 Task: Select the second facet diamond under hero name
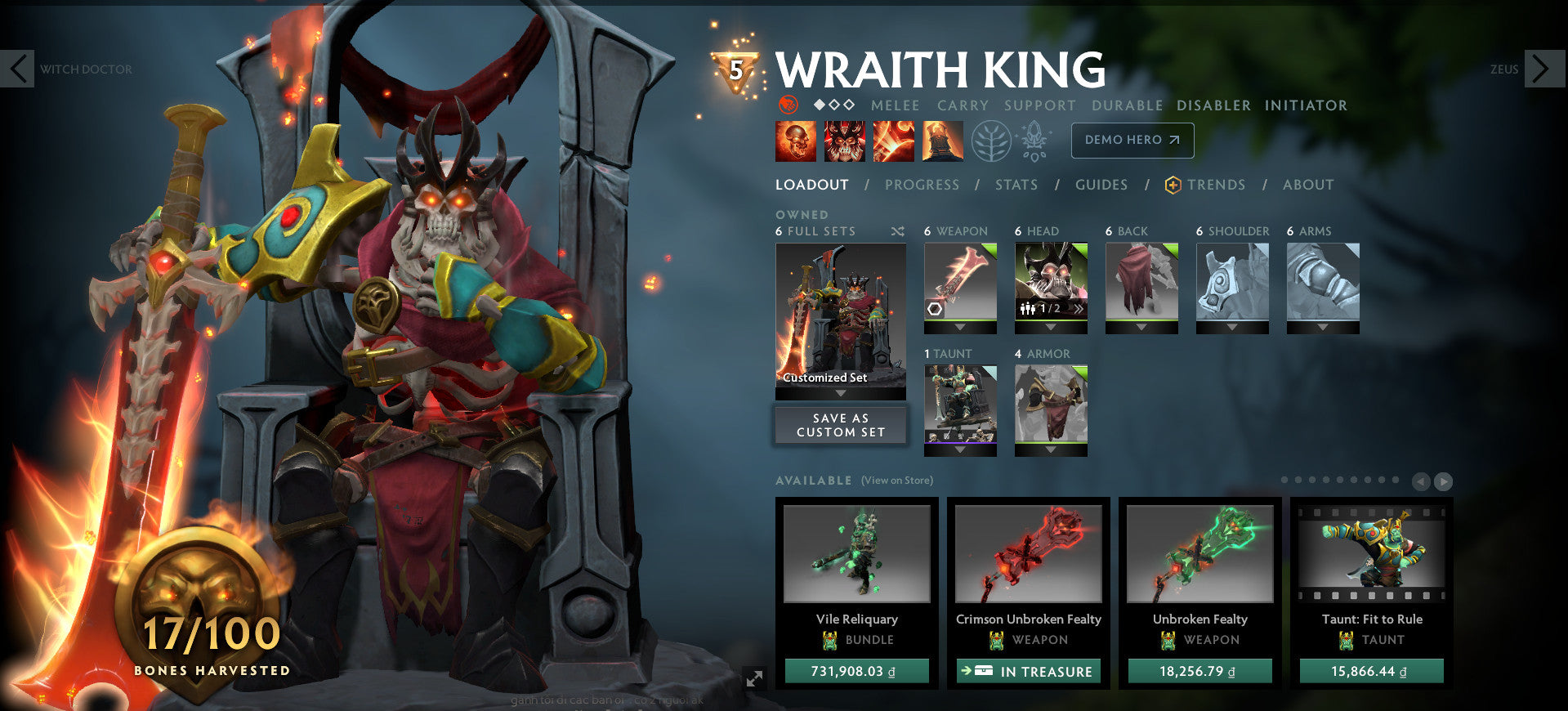click(x=833, y=105)
